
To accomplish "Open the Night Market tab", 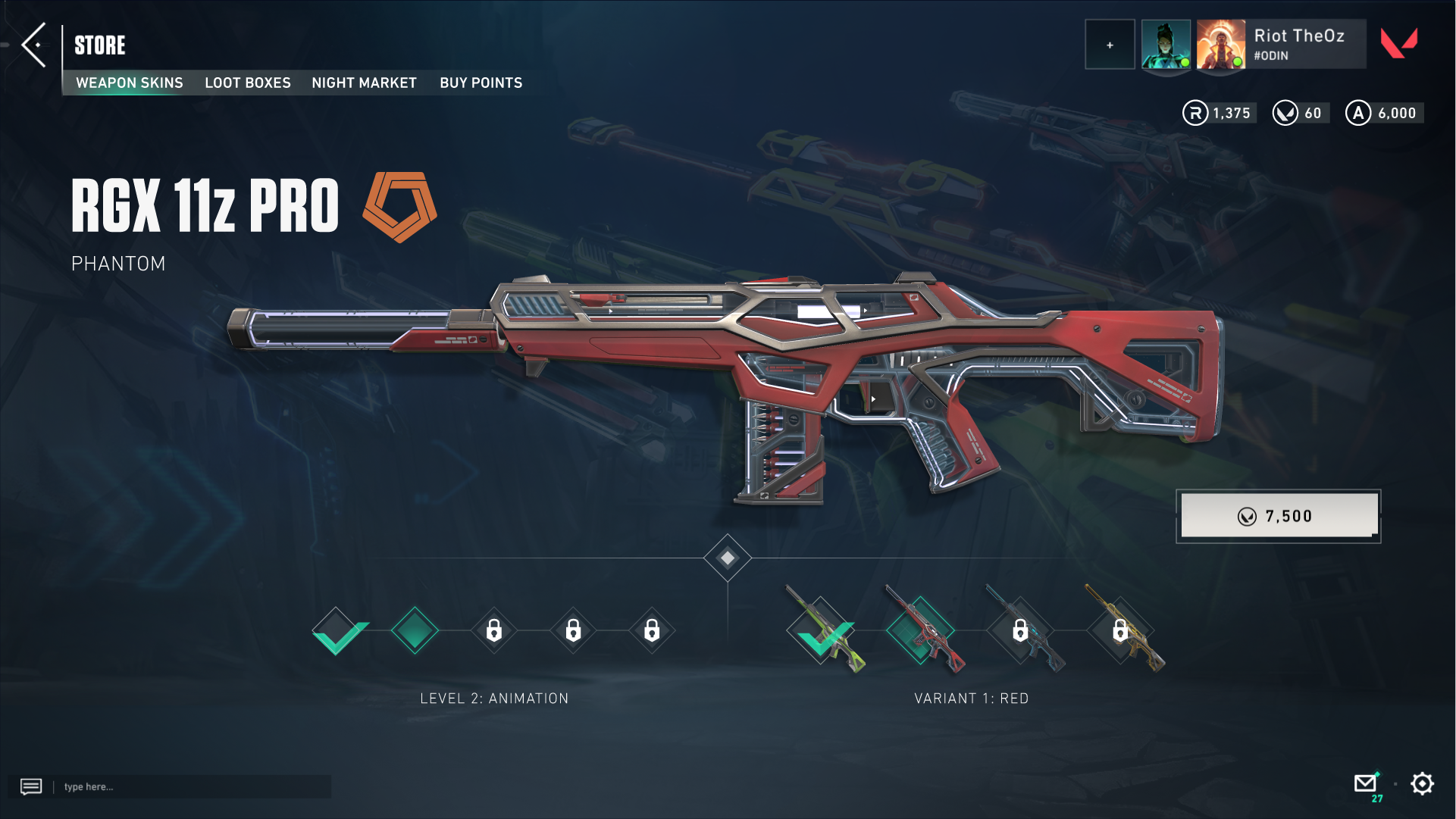I will pyautogui.click(x=364, y=83).
